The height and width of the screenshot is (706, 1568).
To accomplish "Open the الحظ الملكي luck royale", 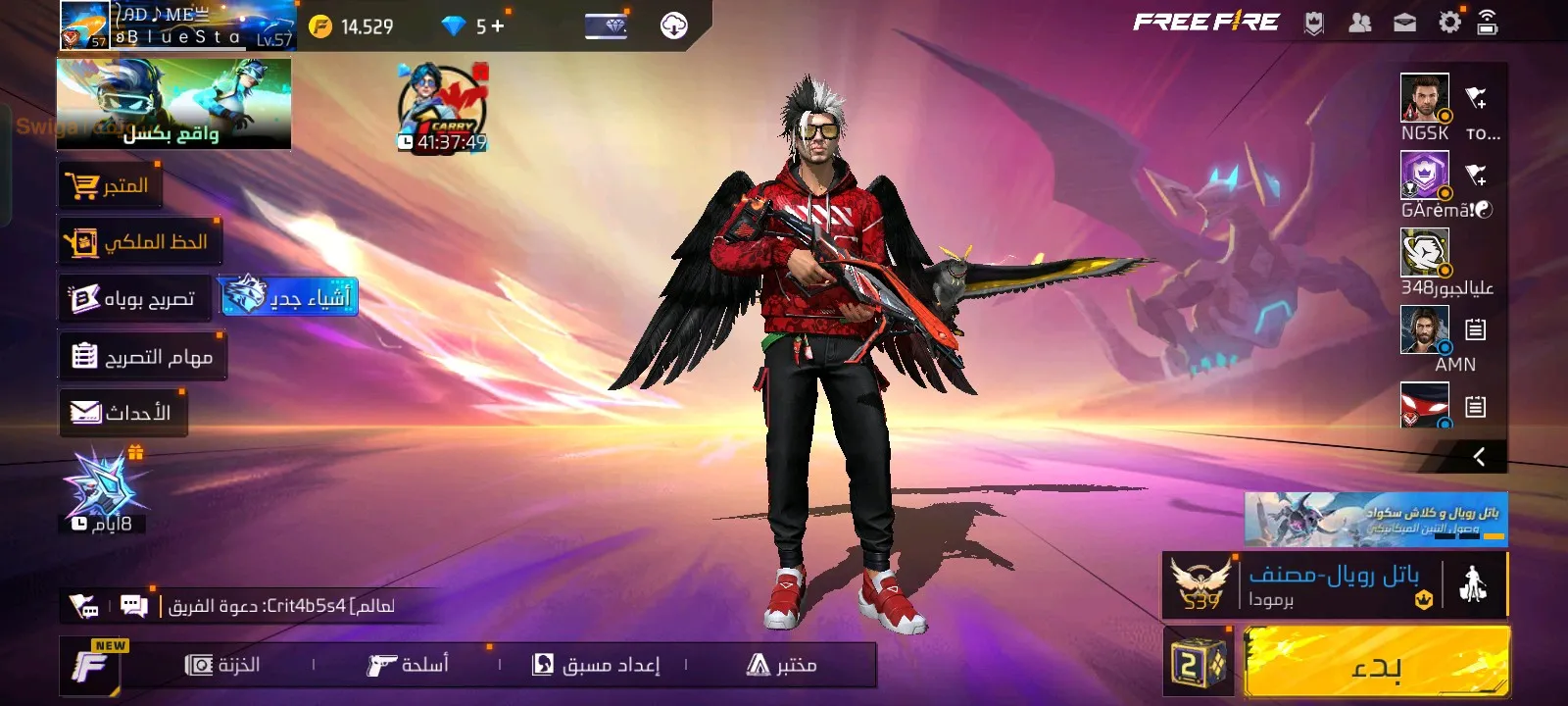I will [138, 242].
